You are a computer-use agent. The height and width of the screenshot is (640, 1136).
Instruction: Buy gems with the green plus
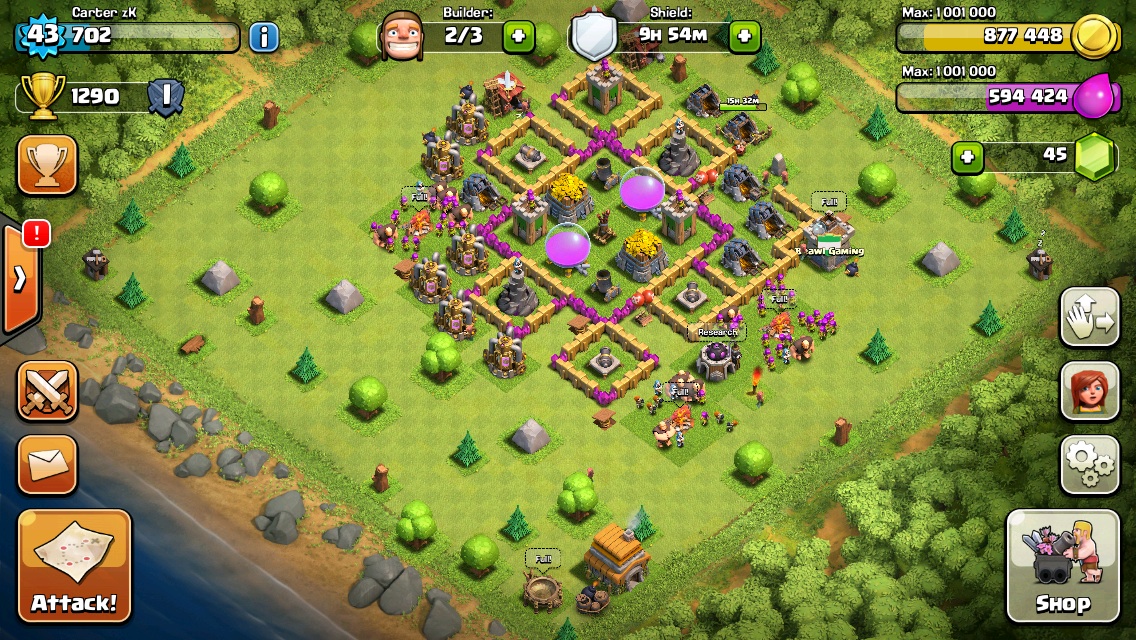[x=965, y=157]
